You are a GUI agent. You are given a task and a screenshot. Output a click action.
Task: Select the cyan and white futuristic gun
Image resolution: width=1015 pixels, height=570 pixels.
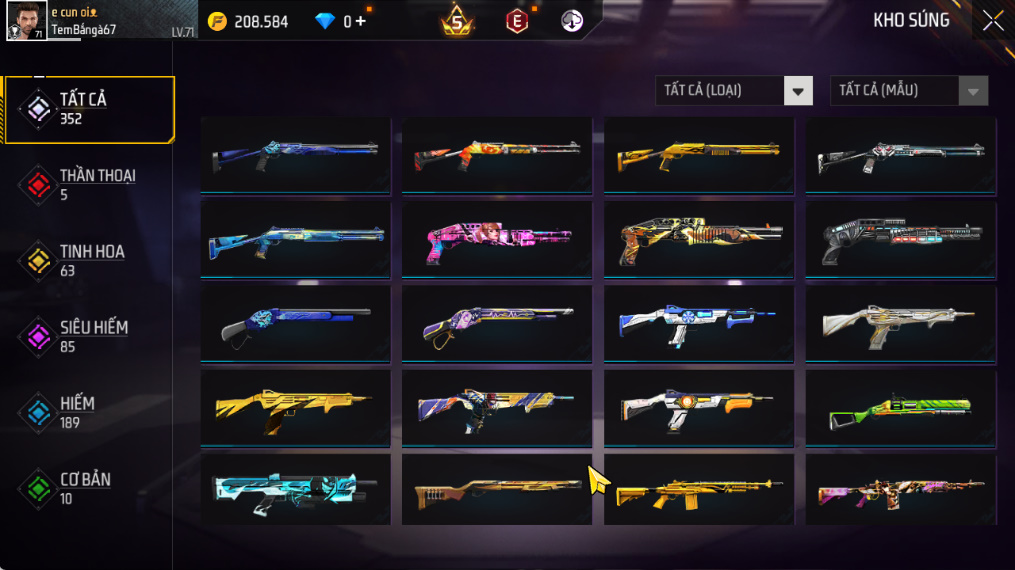295,490
